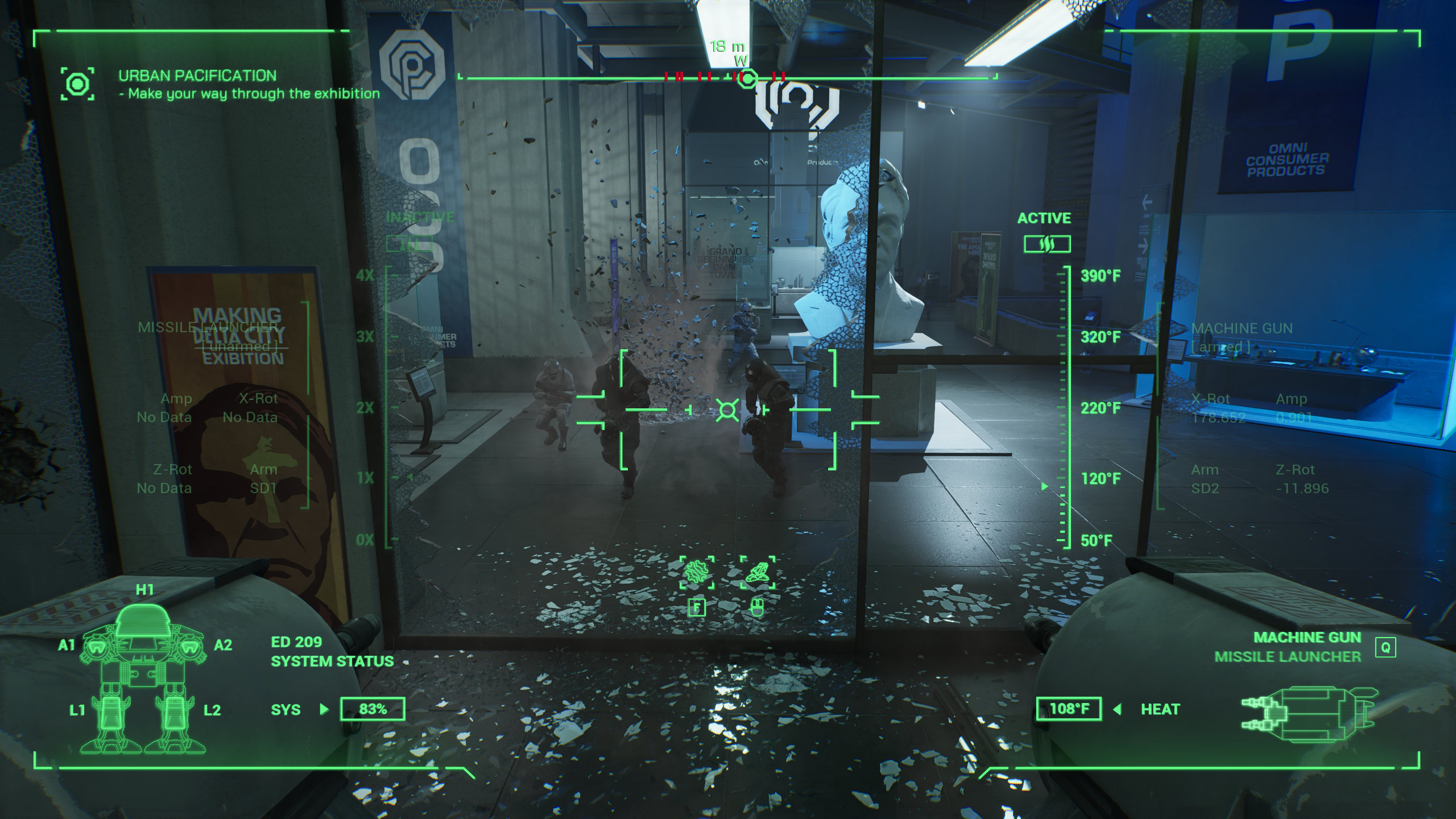Screen dimensions: 1456x819
Task: Click the INACTIVE zoom indicator icon
Action: [x=409, y=243]
